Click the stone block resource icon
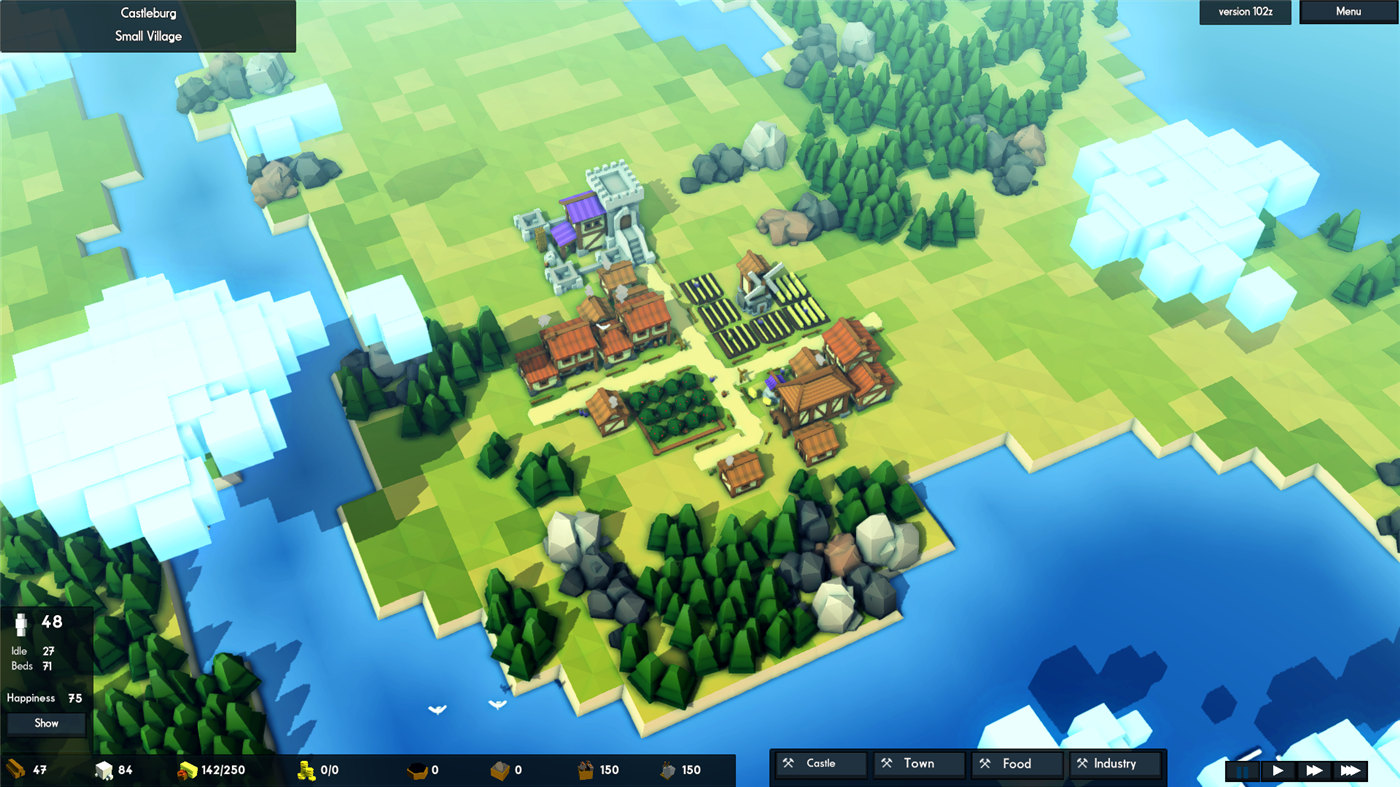This screenshot has width=1400, height=787. tap(104, 769)
